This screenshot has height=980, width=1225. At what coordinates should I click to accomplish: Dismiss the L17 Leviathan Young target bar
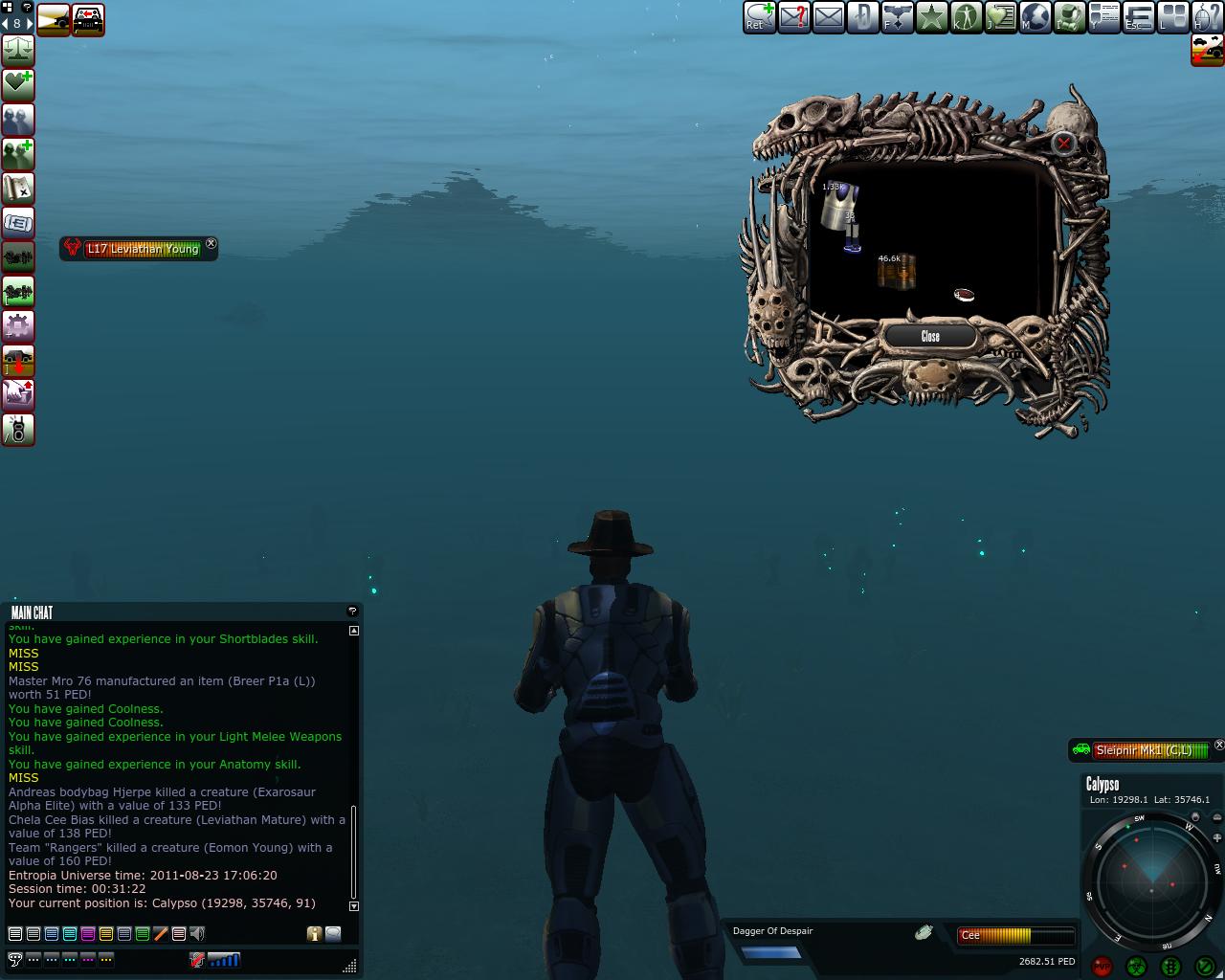[x=212, y=244]
